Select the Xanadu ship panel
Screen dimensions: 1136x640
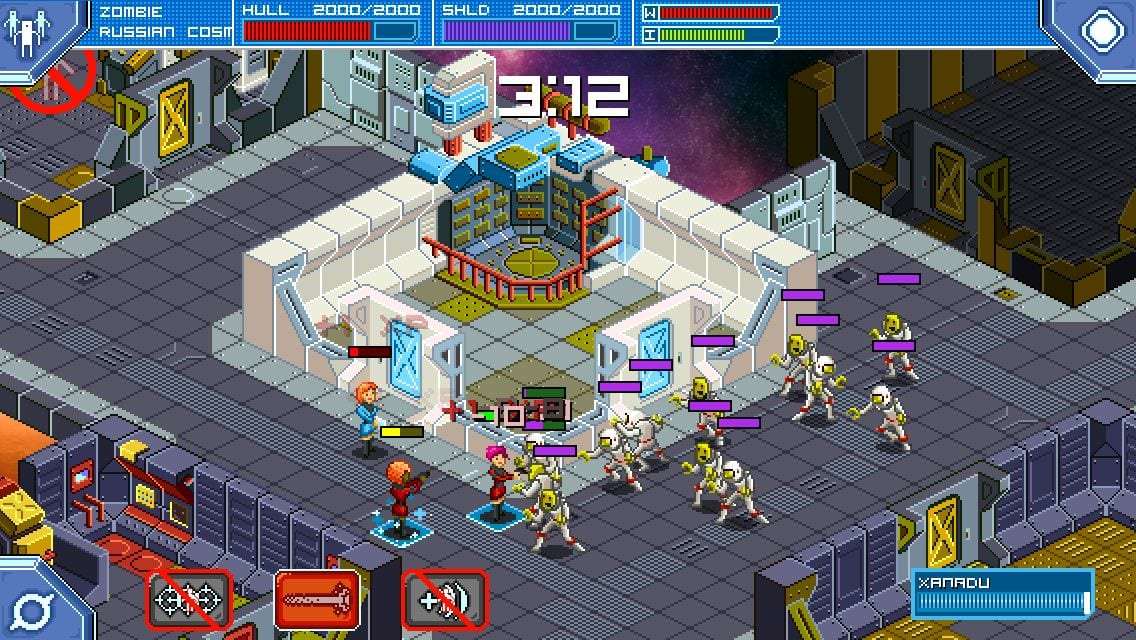click(1001, 594)
